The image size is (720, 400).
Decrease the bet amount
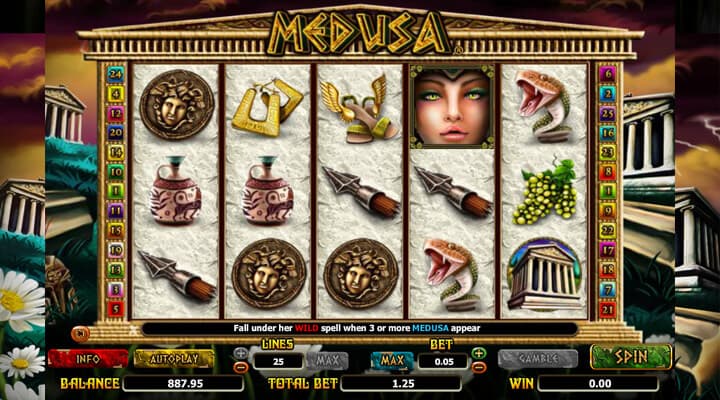tap(479, 367)
